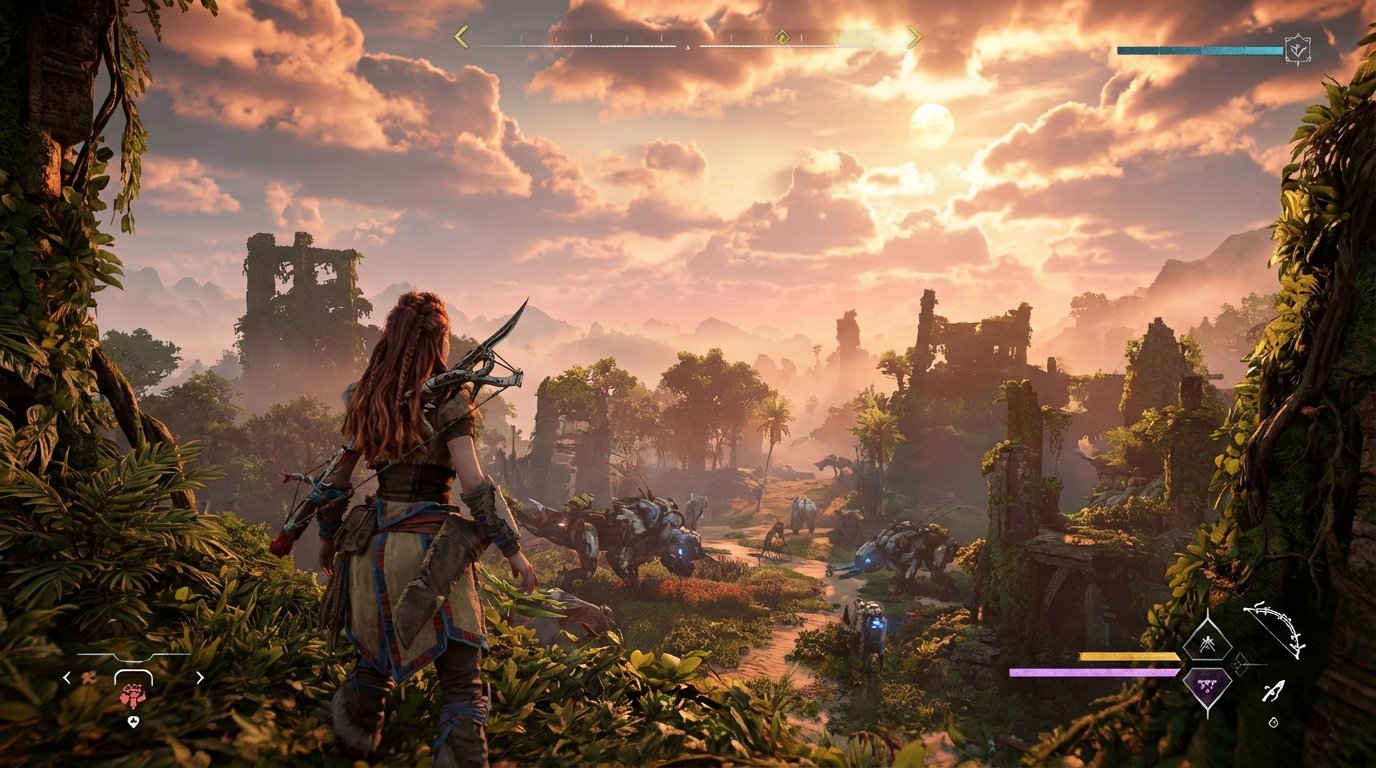Click the map pin icon above the minimap
This screenshot has width=1376, height=768.
pyautogui.click(x=134, y=721)
